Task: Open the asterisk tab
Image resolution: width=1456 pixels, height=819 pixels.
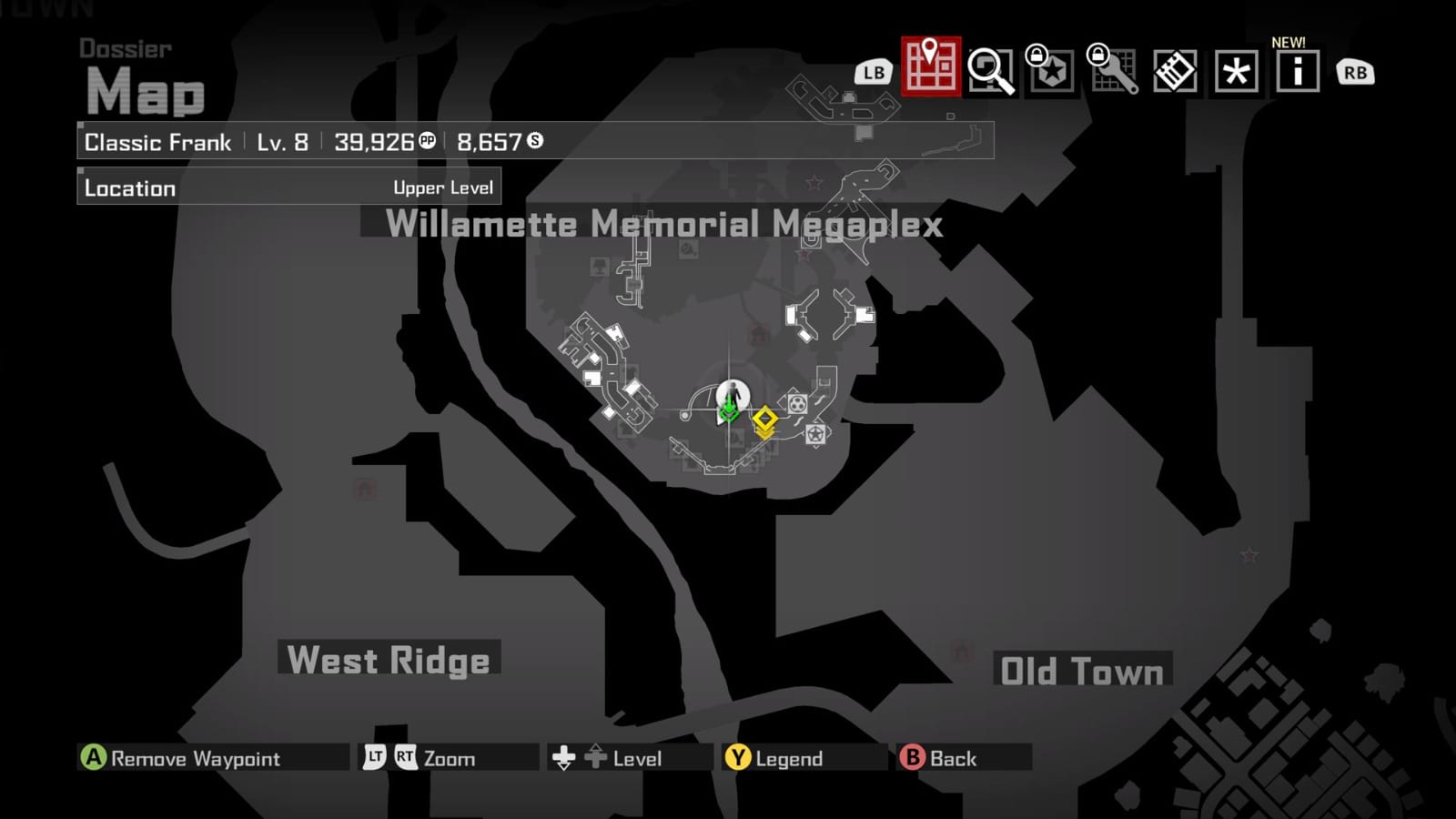Action: click(1236, 71)
